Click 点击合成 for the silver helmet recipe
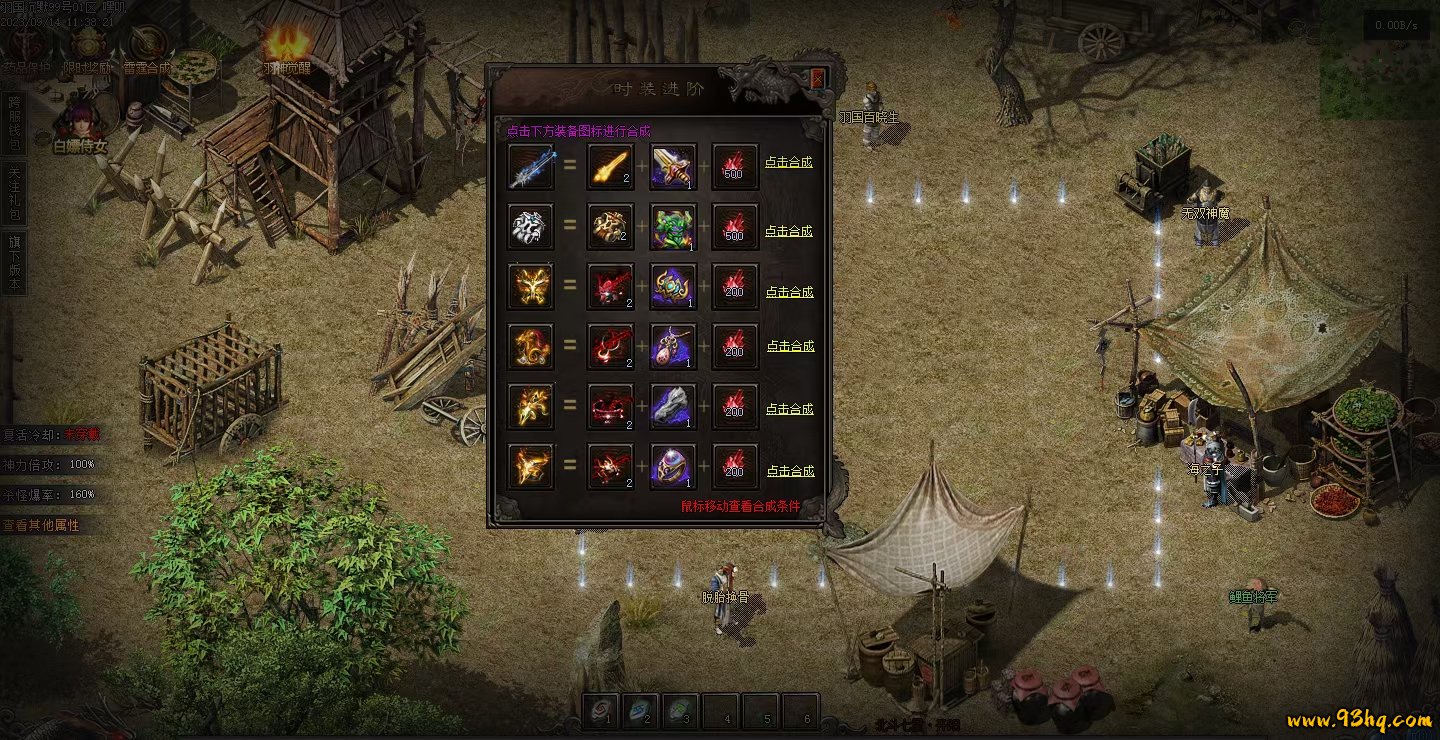 click(789, 231)
